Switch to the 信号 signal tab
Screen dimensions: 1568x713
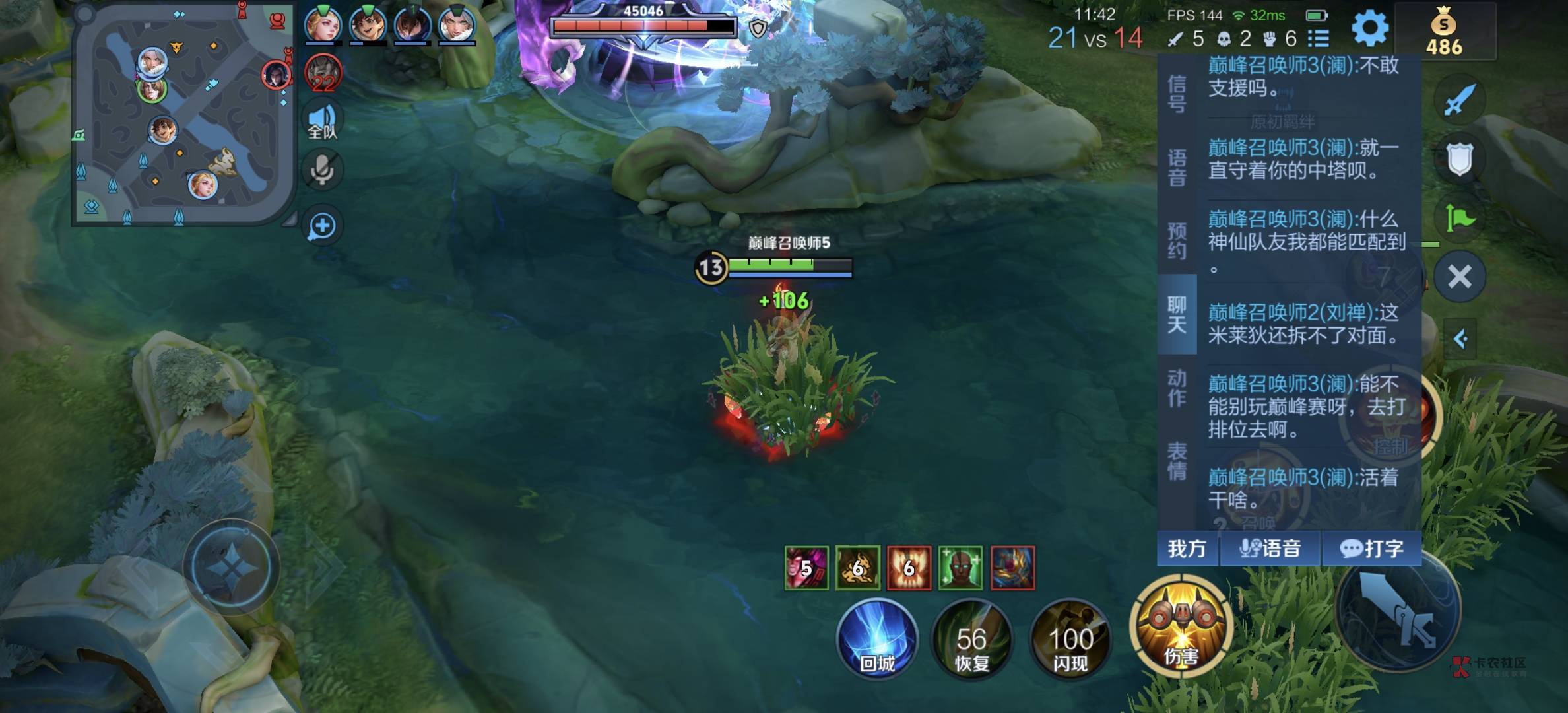(1177, 93)
